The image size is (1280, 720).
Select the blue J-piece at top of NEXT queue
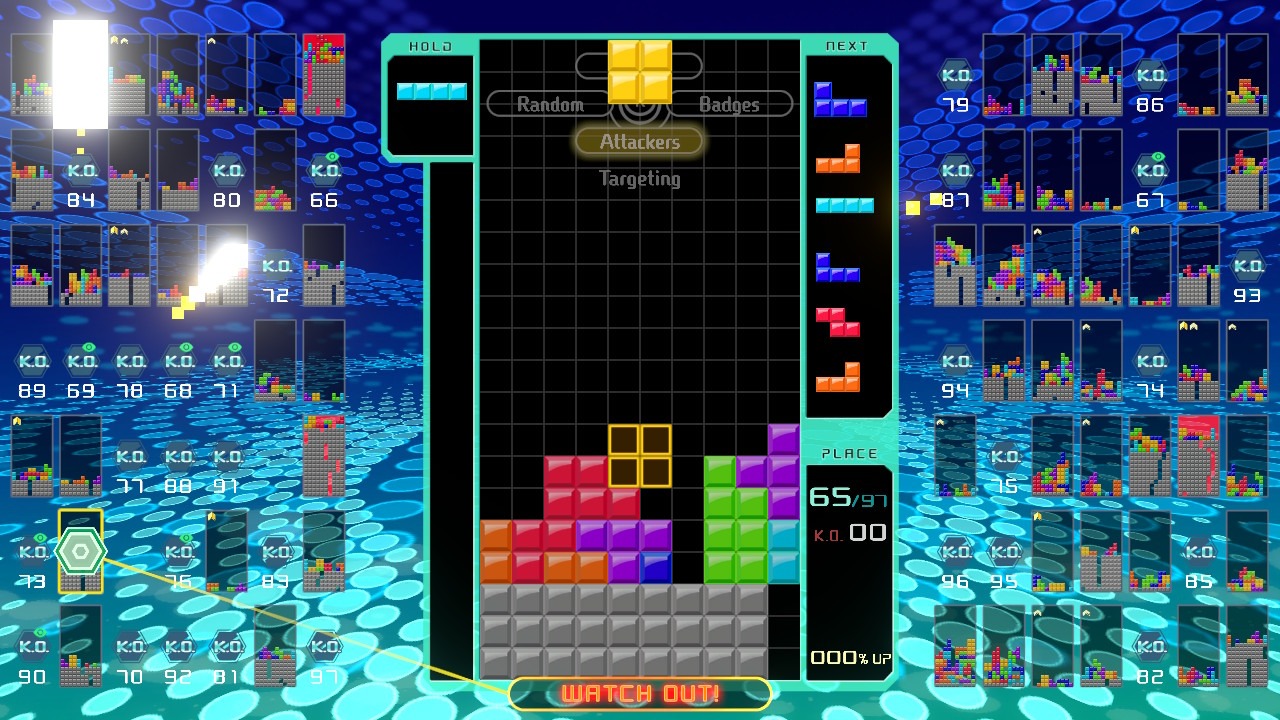click(840, 101)
